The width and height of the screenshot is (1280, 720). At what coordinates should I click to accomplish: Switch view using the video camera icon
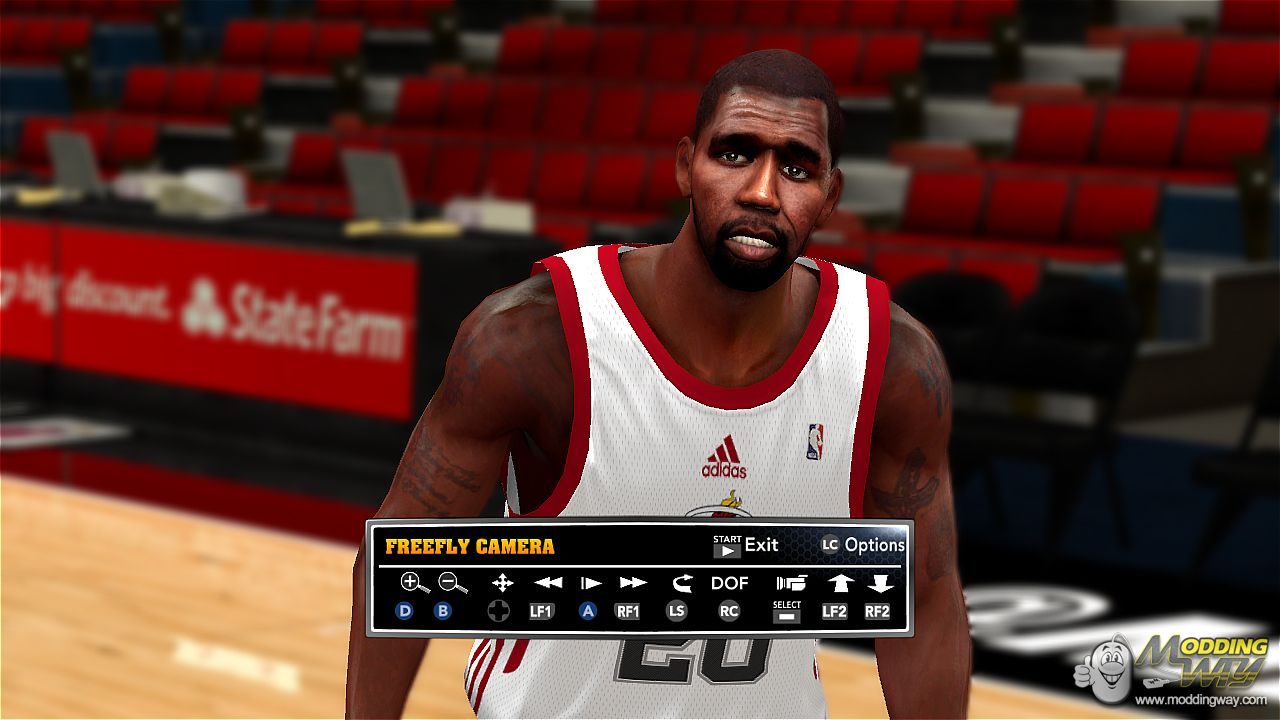(x=790, y=582)
